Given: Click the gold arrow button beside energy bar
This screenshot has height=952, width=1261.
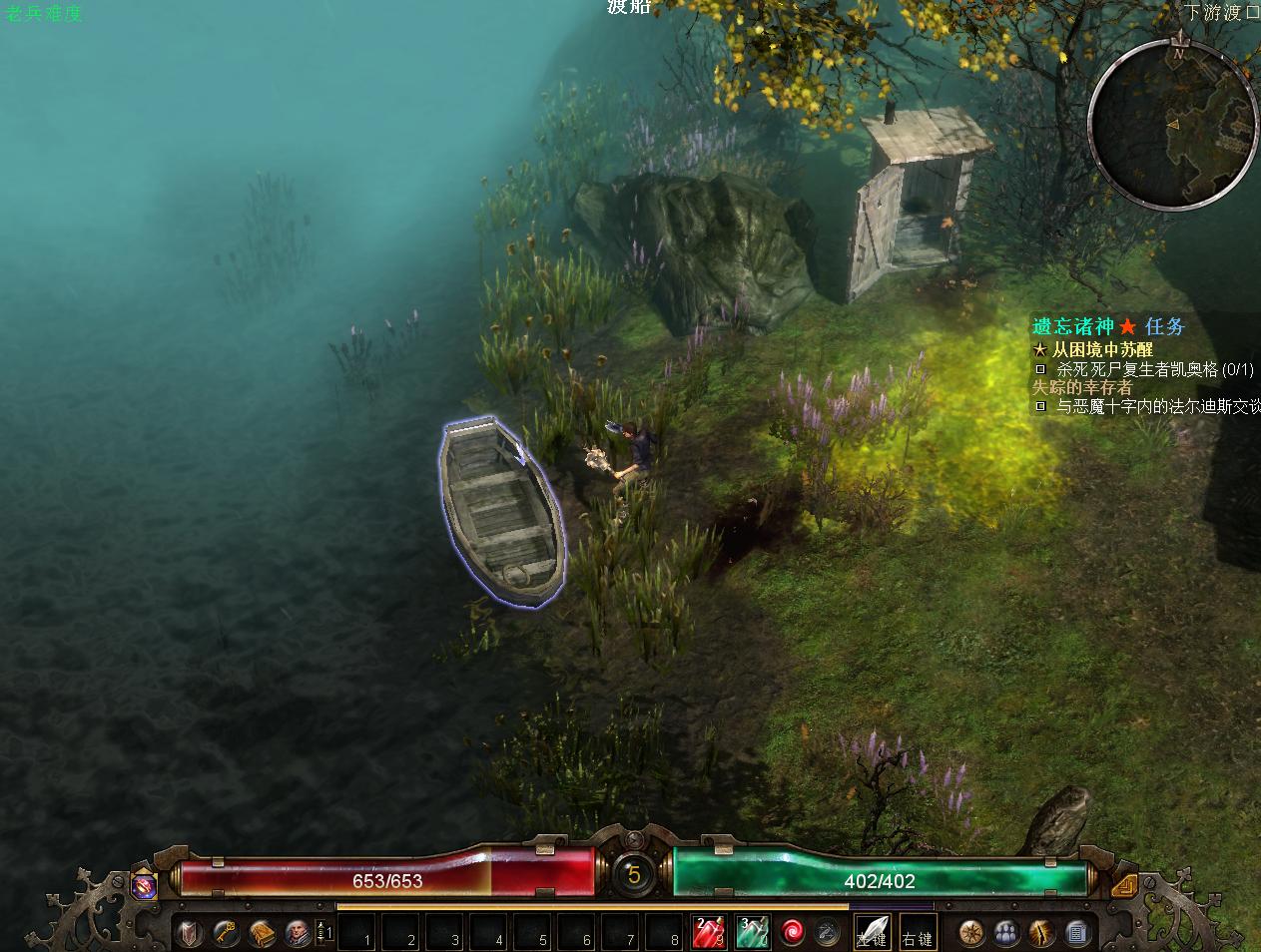Looking at the screenshot, I should pyautogui.click(x=1123, y=884).
